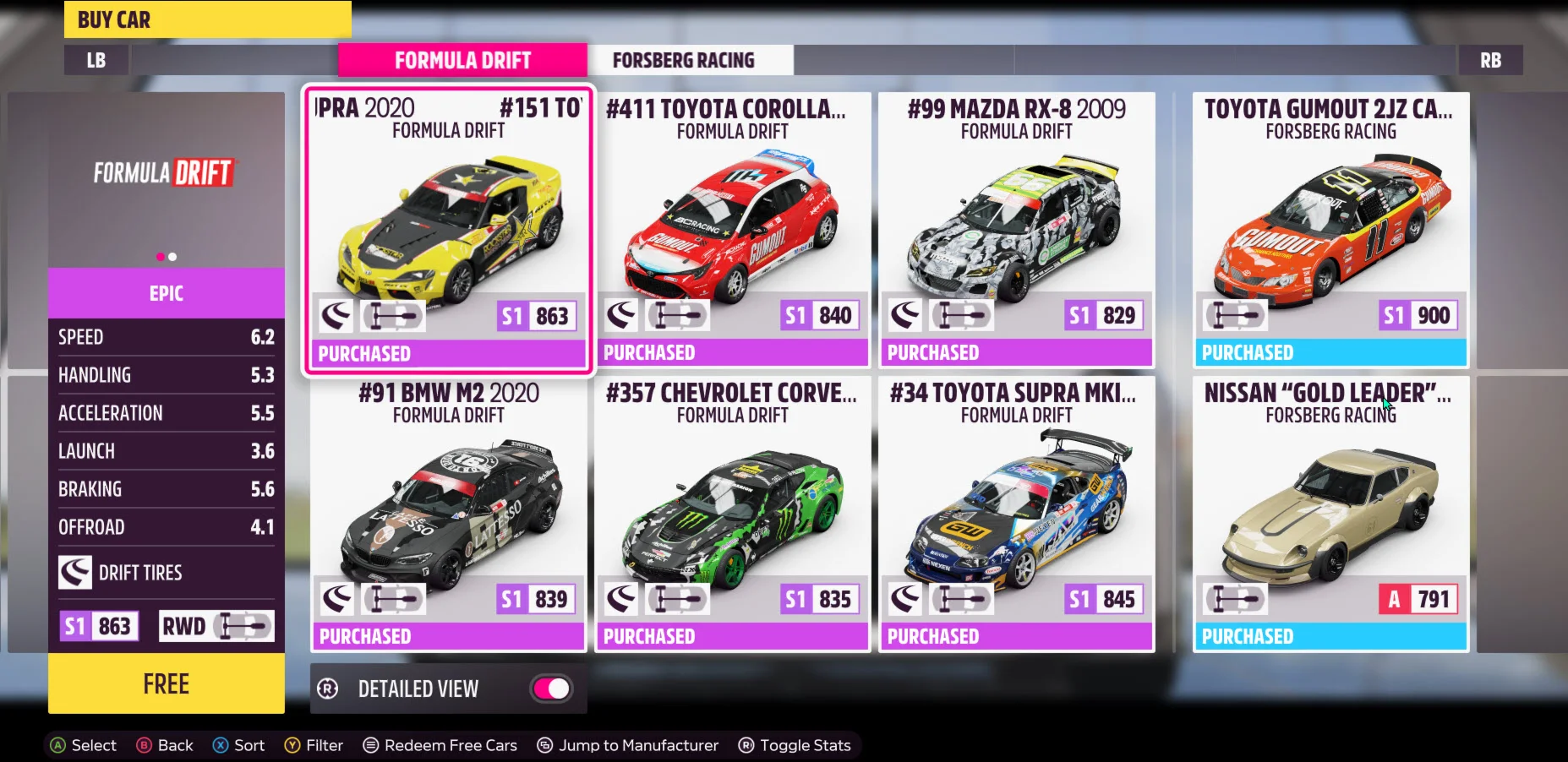Select the FORMULA DRIFT tab
Viewport: 1568px width, 762px height.
[462, 59]
